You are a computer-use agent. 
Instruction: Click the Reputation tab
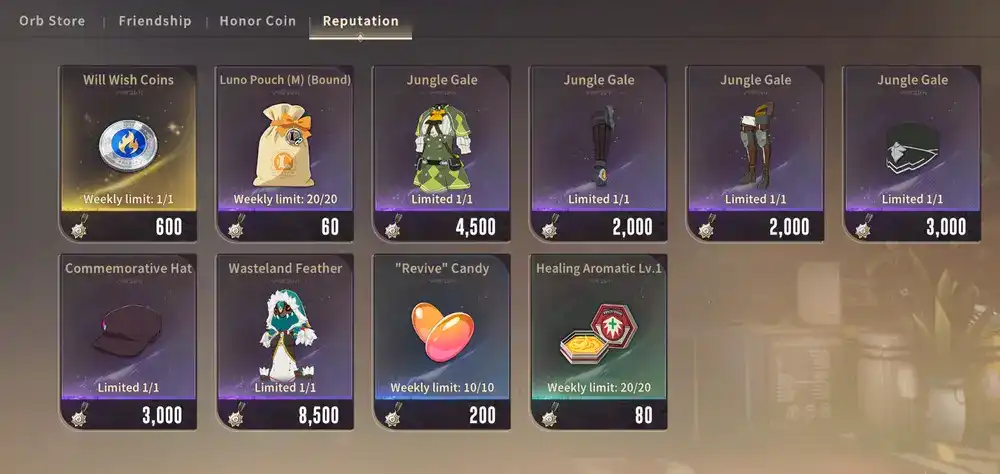tap(360, 21)
